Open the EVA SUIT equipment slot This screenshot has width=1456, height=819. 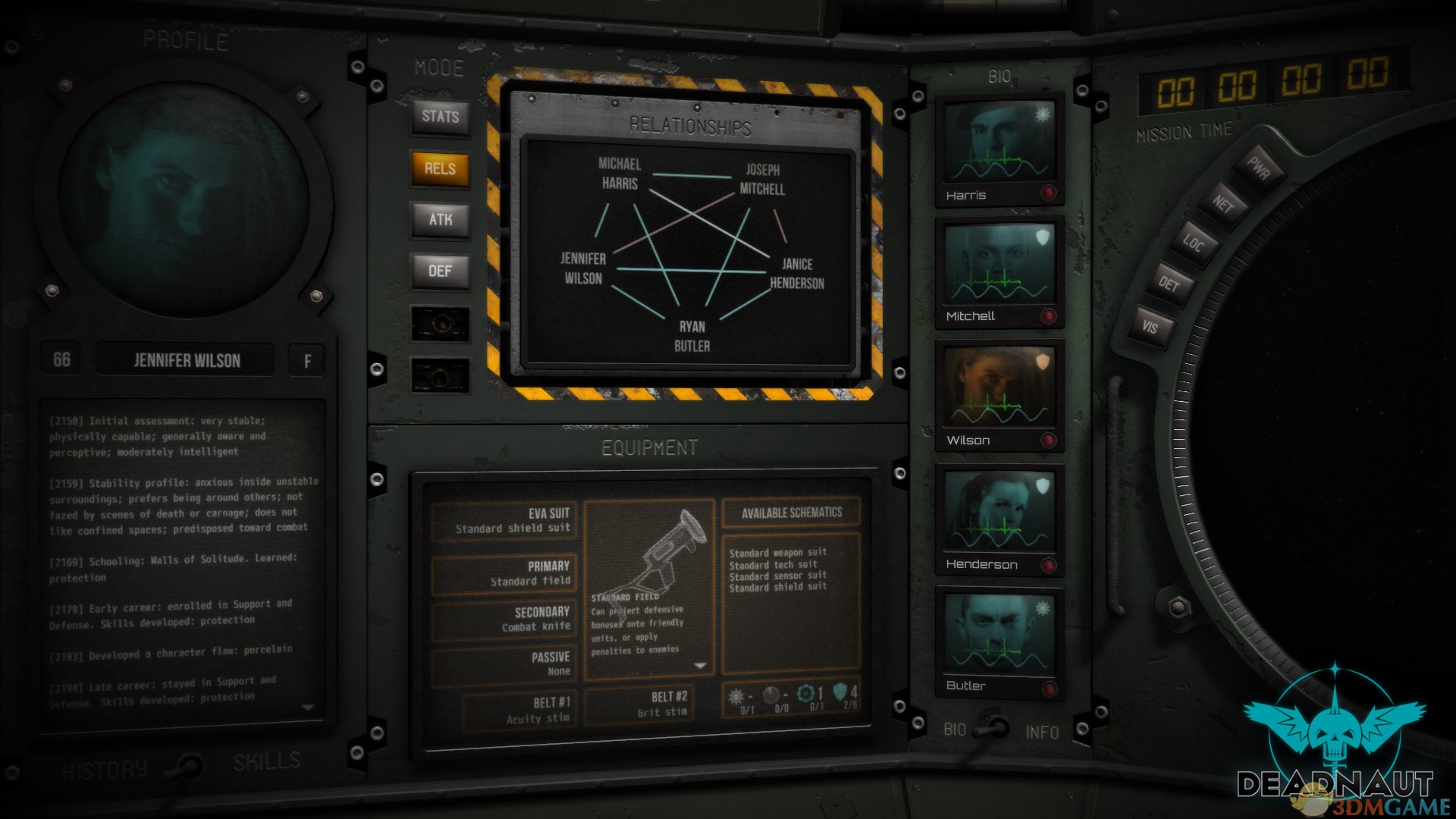coord(506,520)
